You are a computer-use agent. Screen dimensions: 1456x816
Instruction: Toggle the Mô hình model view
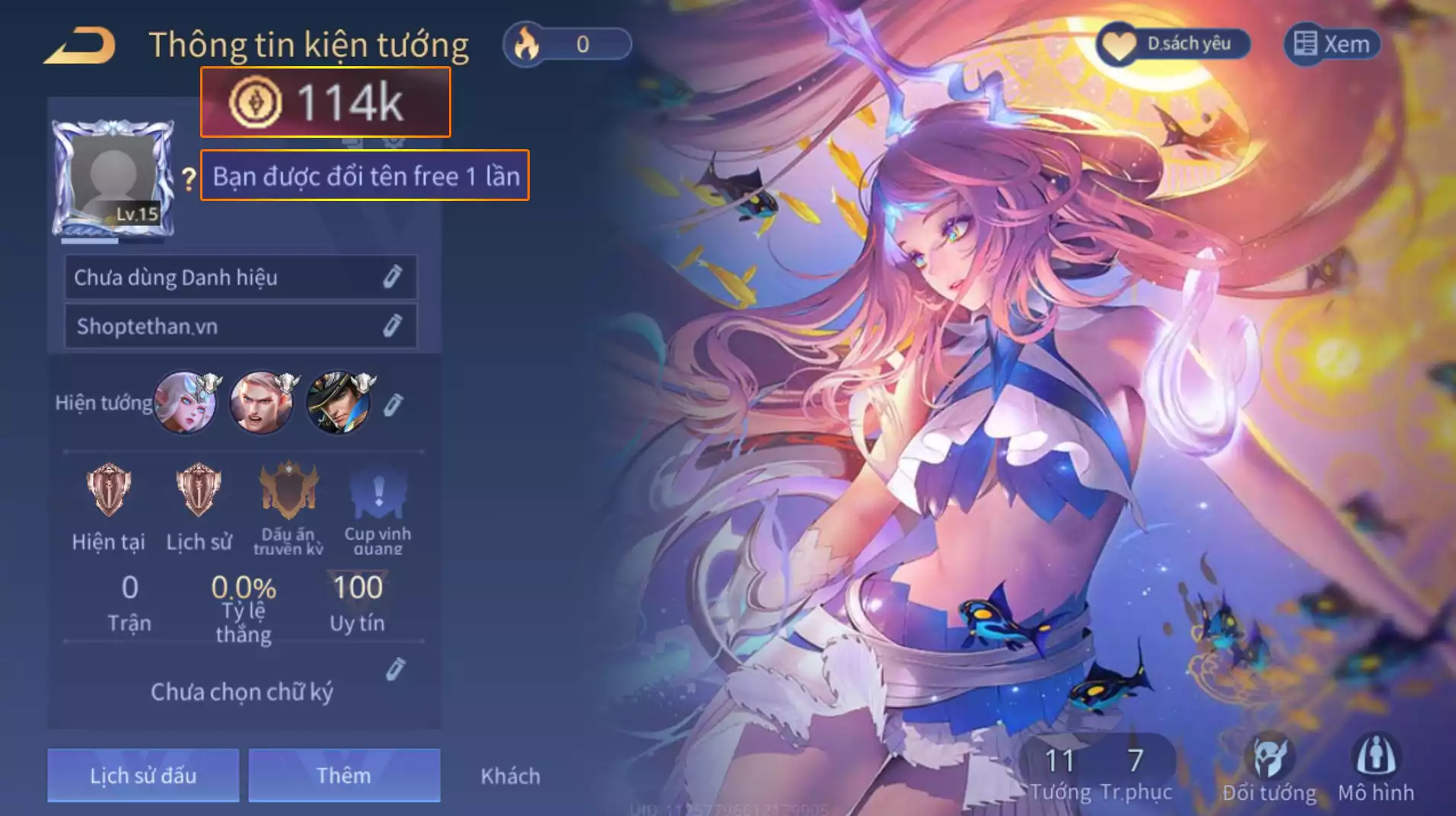1376,769
